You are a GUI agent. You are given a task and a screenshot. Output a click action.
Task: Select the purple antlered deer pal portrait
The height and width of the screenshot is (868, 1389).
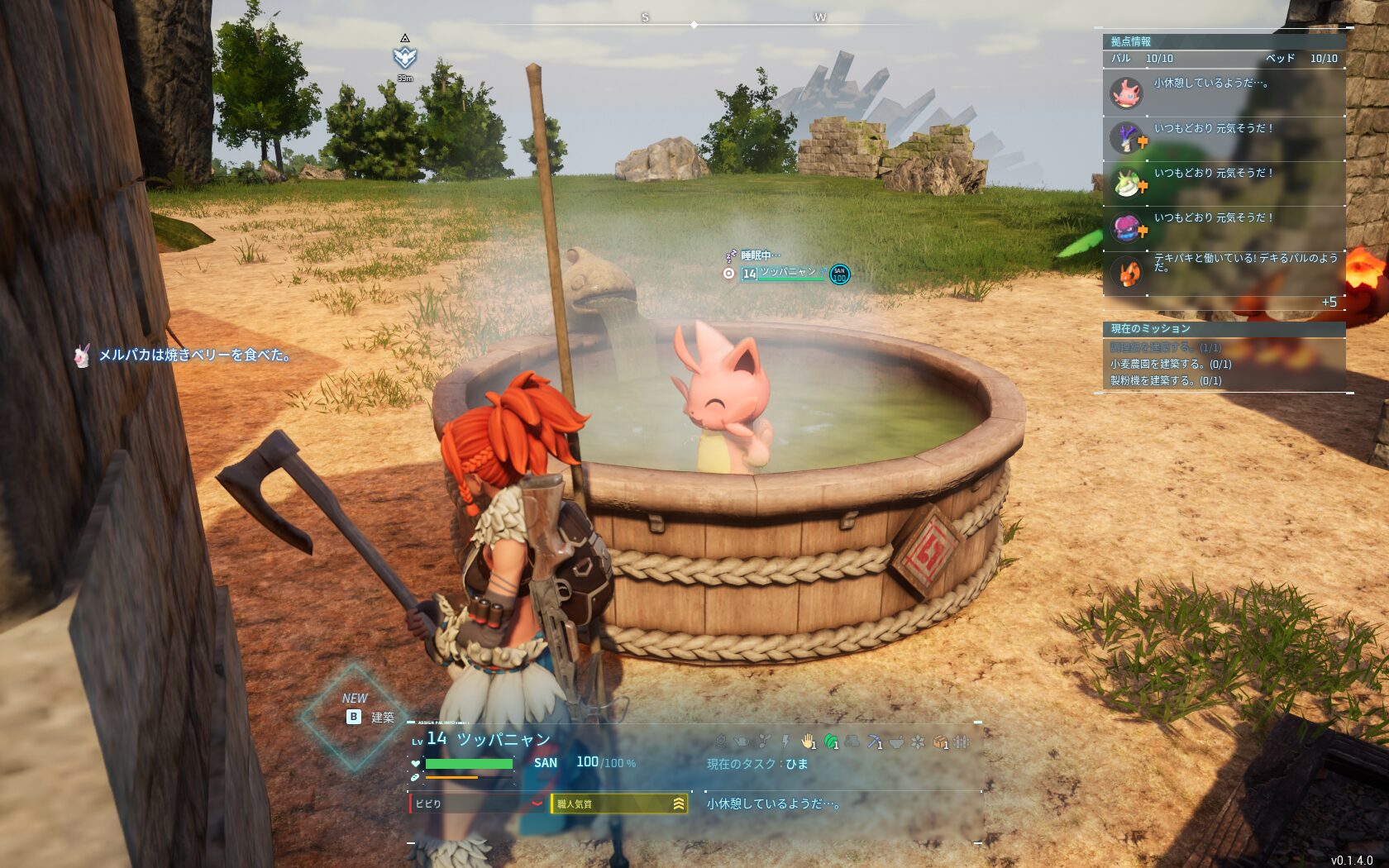tap(1126, 138)
